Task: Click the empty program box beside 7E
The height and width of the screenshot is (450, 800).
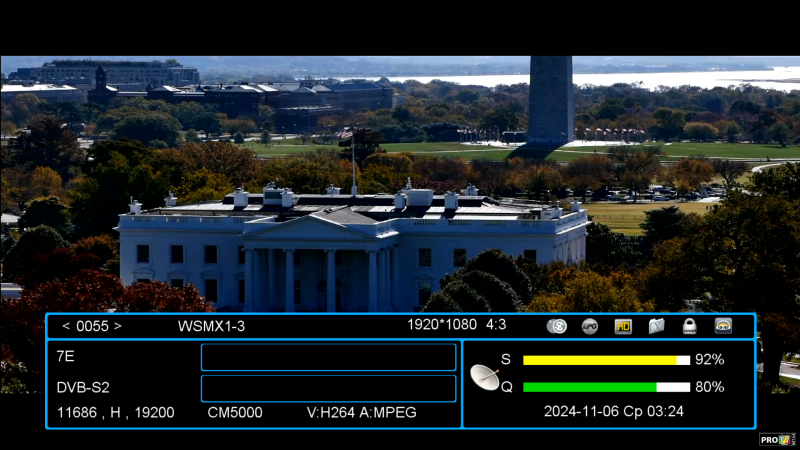Action: coord(328,357)
